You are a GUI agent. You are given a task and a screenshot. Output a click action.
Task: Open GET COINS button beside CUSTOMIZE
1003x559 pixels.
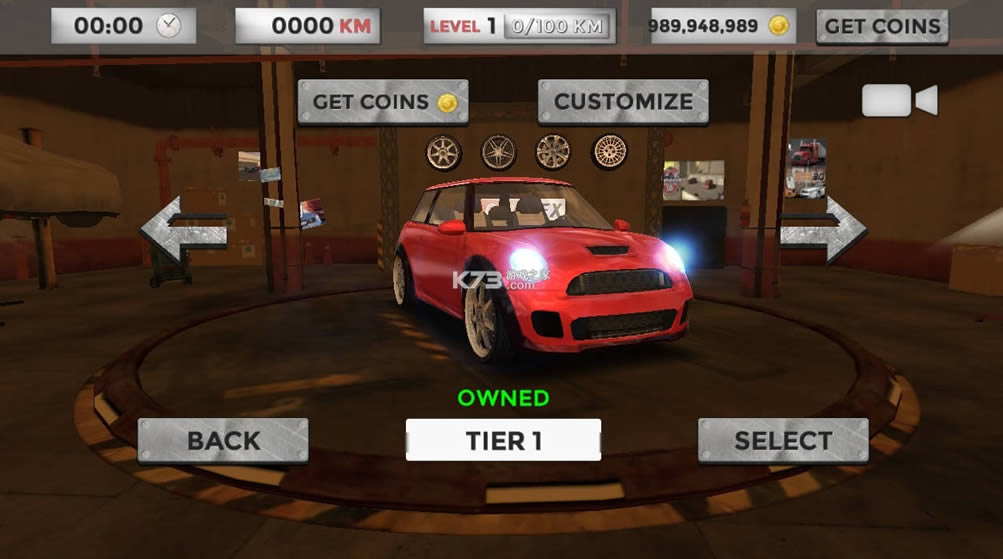pyautogui.click(x=383, y=102)
